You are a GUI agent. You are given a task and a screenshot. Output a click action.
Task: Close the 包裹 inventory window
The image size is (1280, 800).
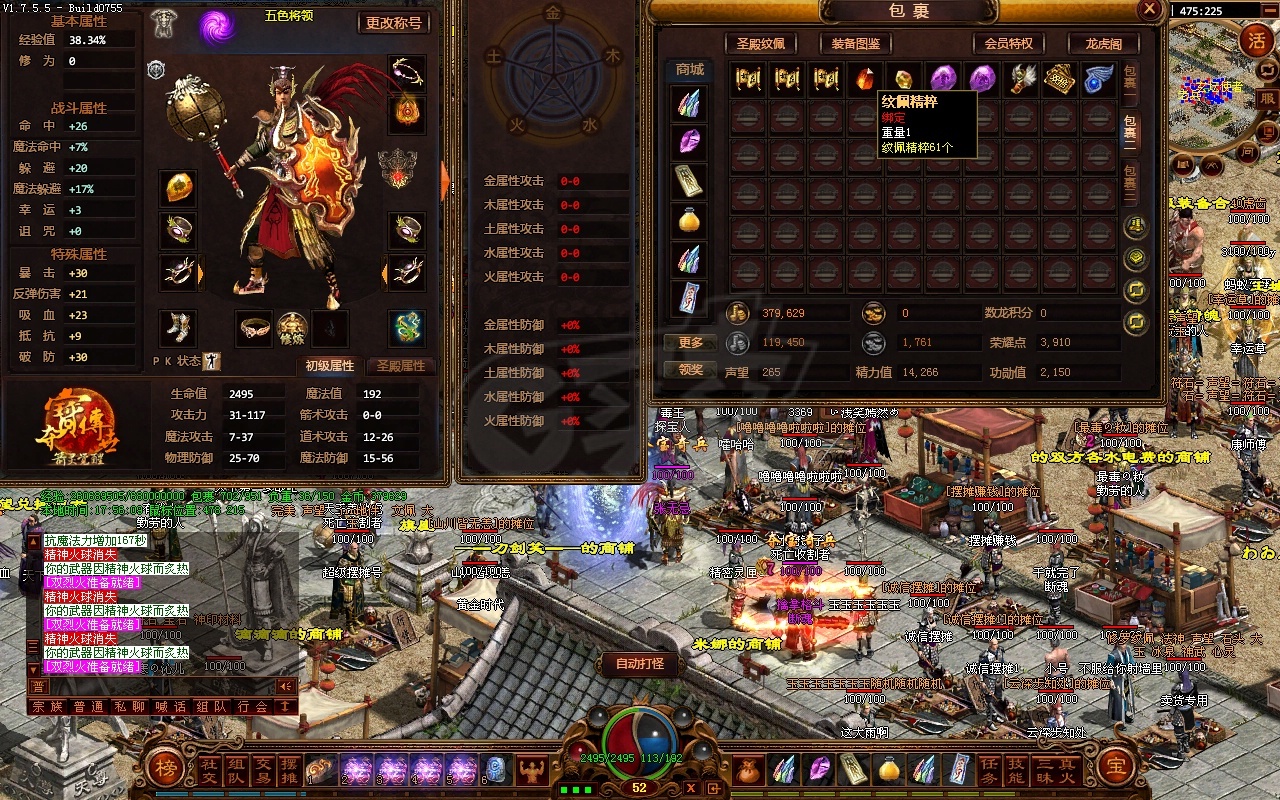(x=1149, y=10)
